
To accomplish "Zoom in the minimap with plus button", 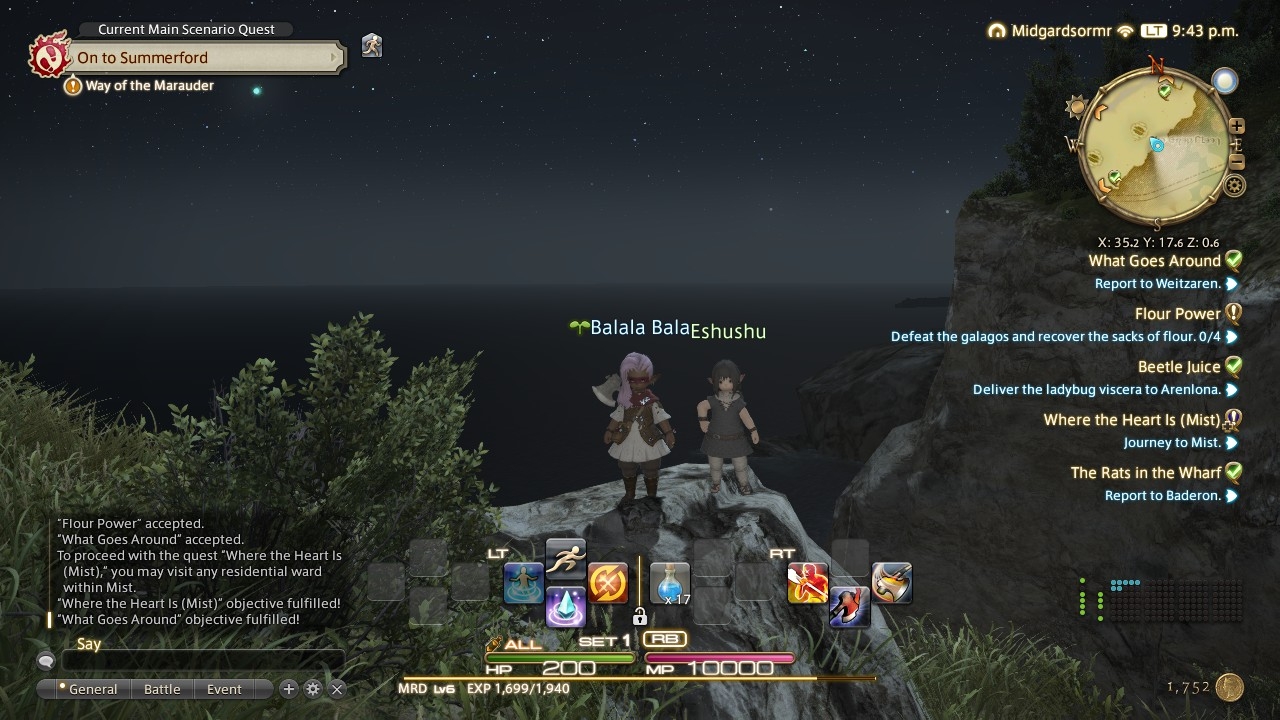I will [1237, 126].
